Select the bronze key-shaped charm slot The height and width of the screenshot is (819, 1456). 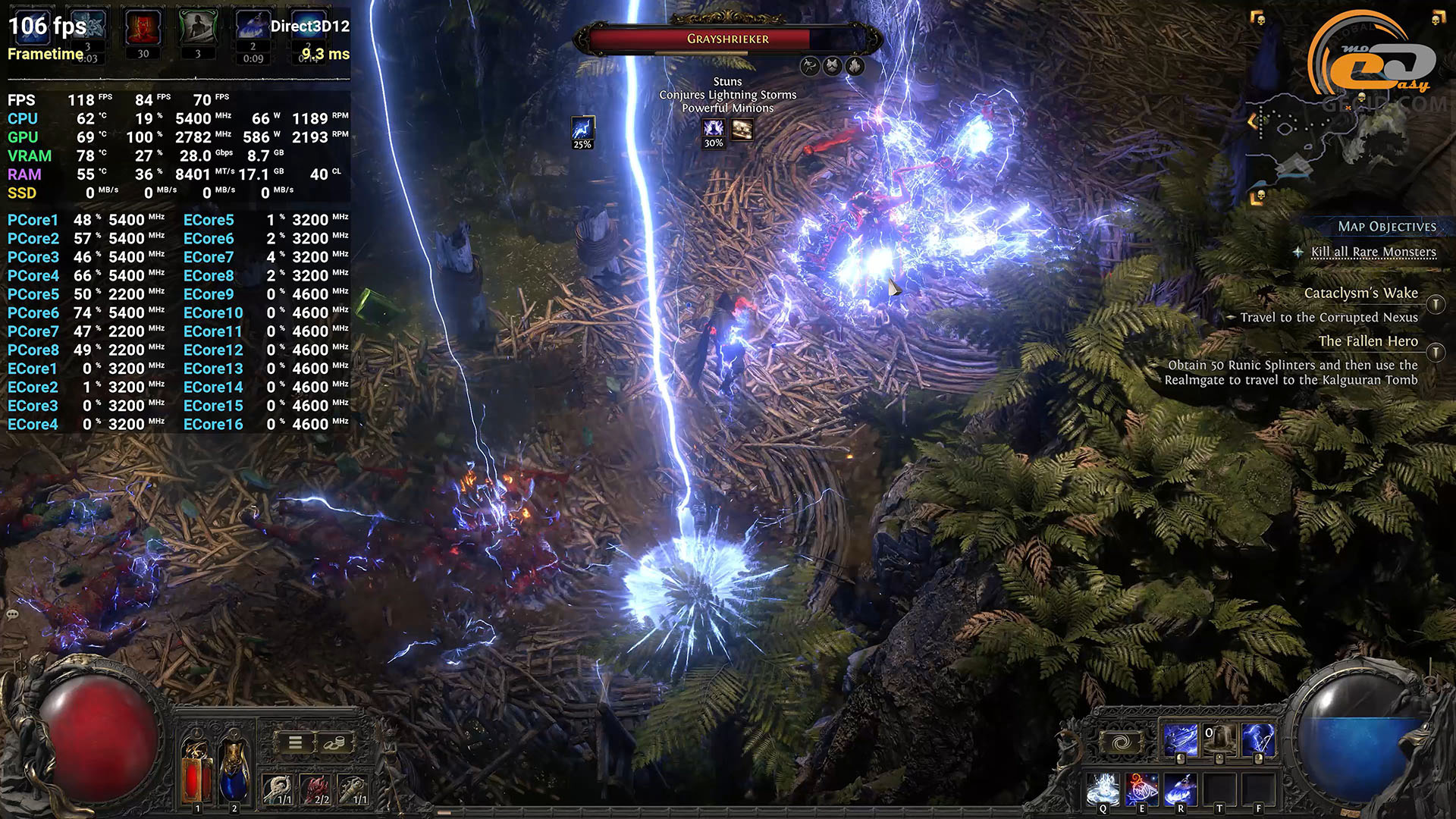pyautogui.click(x=353, y=790)
